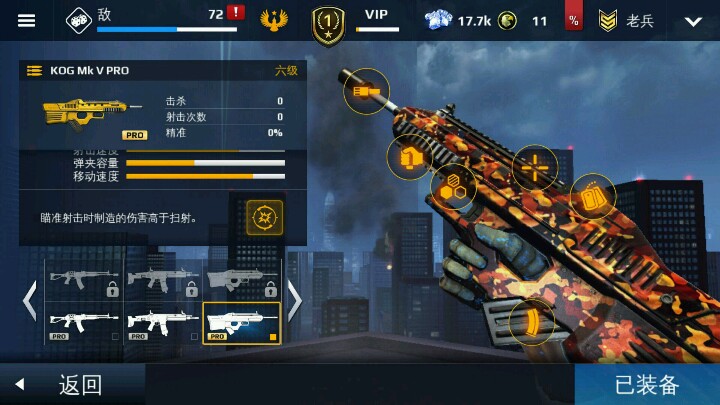Open the VIP status panel
This screenshot has width=720, height=405.
pyautogui.click(x=376, y=19)
